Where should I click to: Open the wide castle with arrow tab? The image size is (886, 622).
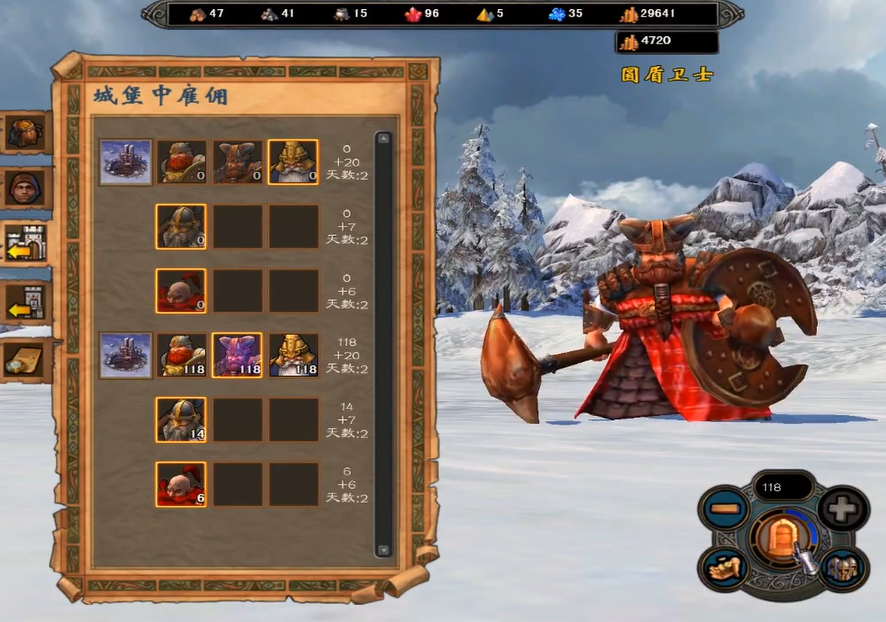[x=24, y=244]
